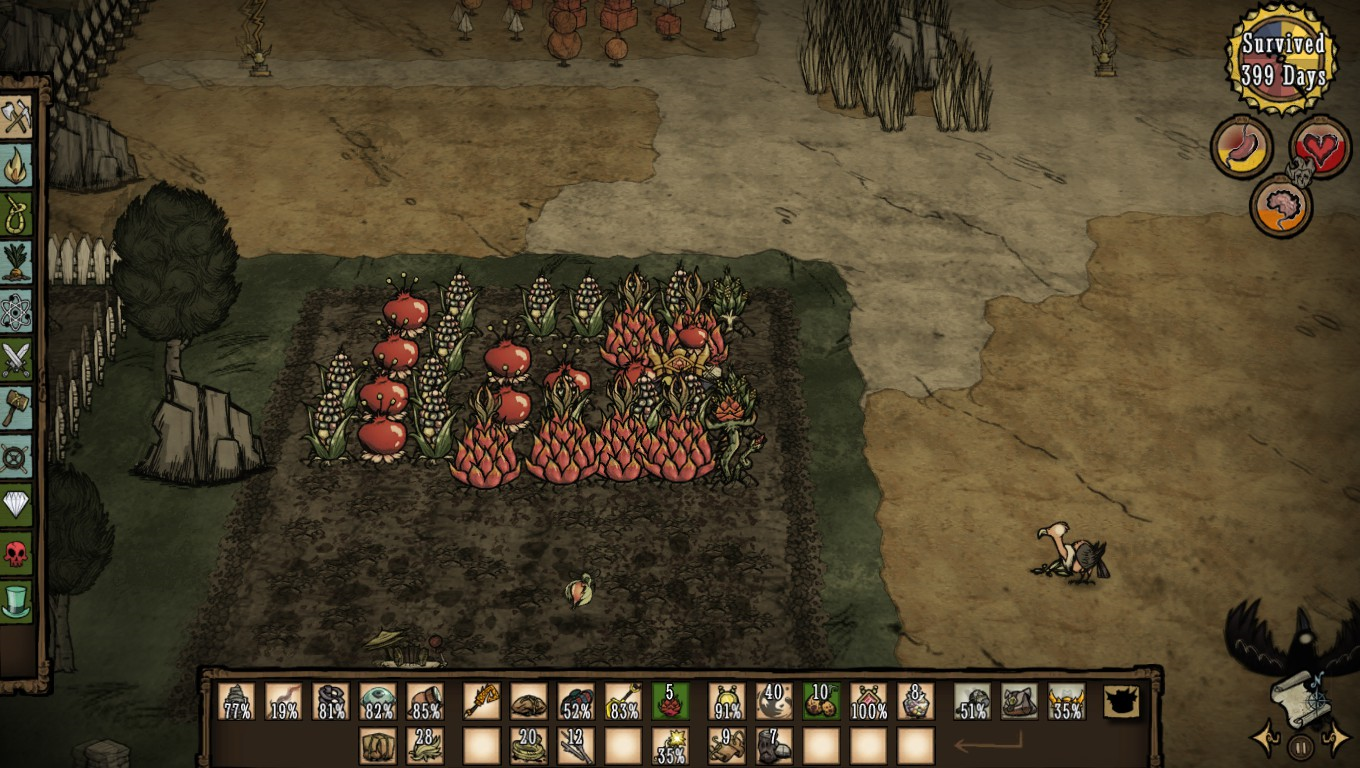This screenshot has height=768, width=1360.
Task: Open the Fire crafting tab
Action: (16, 167)
